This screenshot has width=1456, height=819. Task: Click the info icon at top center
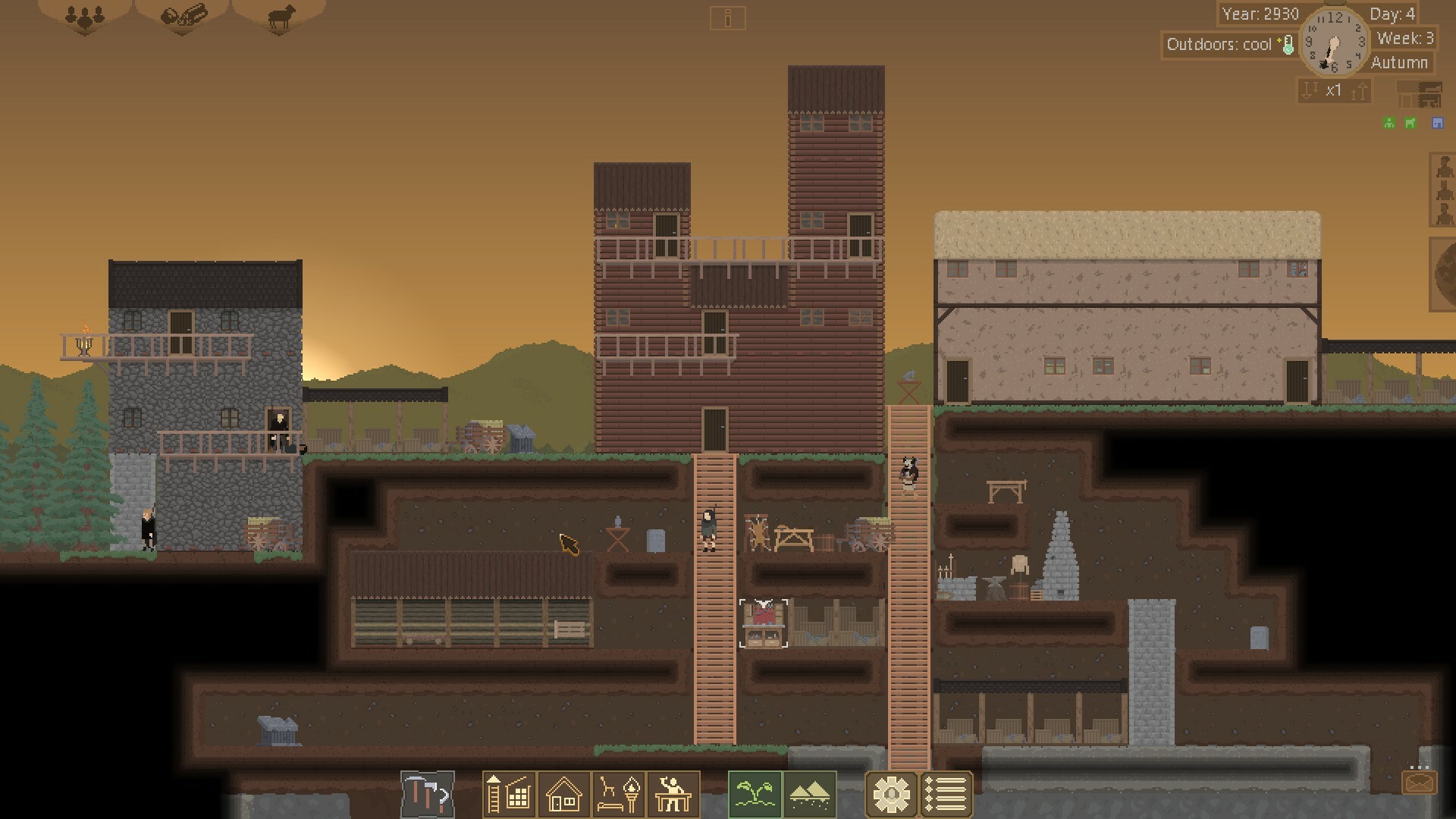tap(729, 19)
